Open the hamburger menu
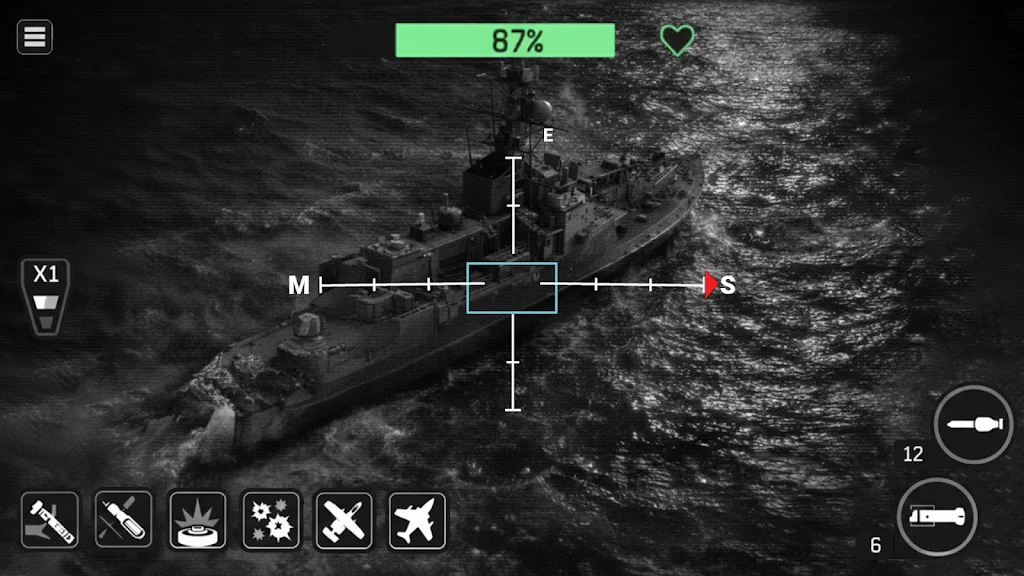Image resolution: width=1024 pixels, height=576 pixels. [x=35, y=38]
